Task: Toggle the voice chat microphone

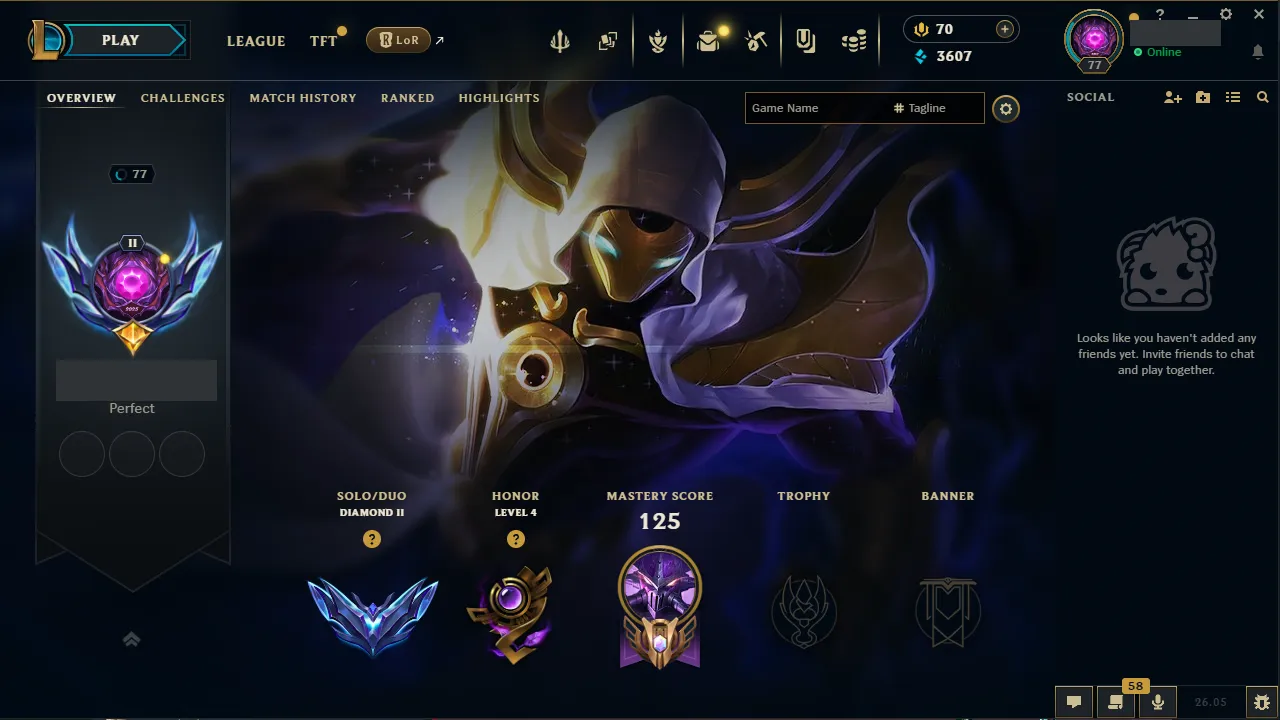Action: pos(1157,701)
